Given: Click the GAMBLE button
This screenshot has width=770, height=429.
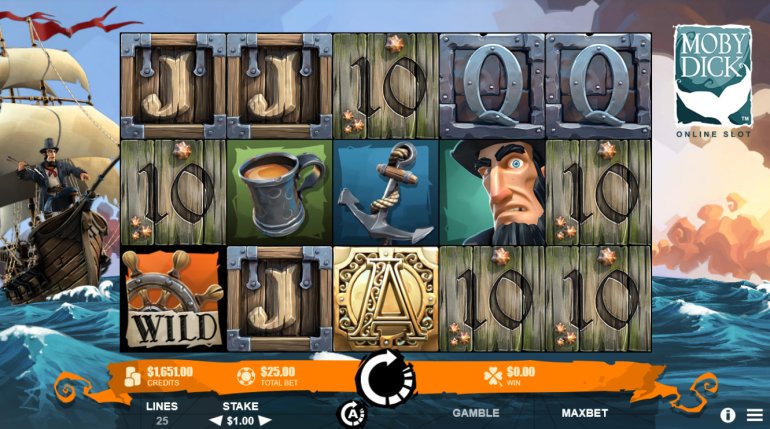Looking at the screenshot, I should (x=475, y=412).
